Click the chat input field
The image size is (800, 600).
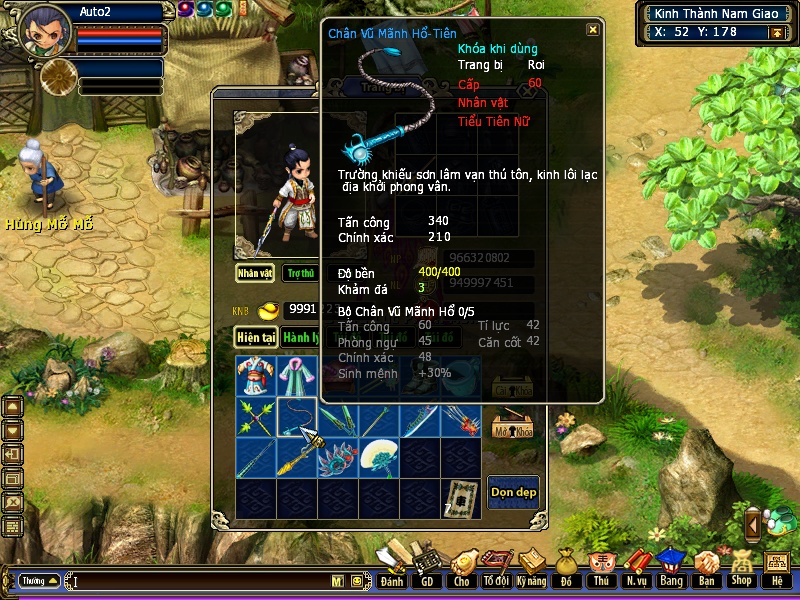pyautogui.click(x=200, y=581)
